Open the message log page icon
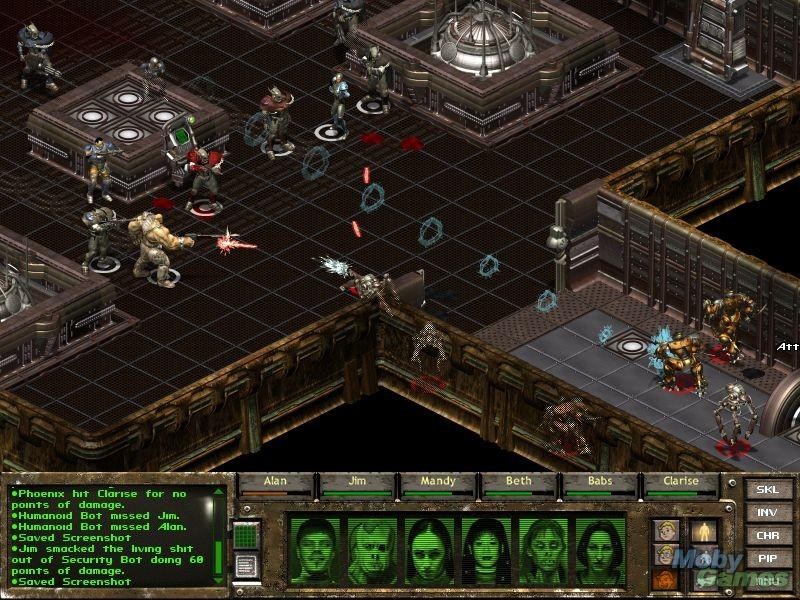Screen dimensions: 800x600 pos(247,566)
